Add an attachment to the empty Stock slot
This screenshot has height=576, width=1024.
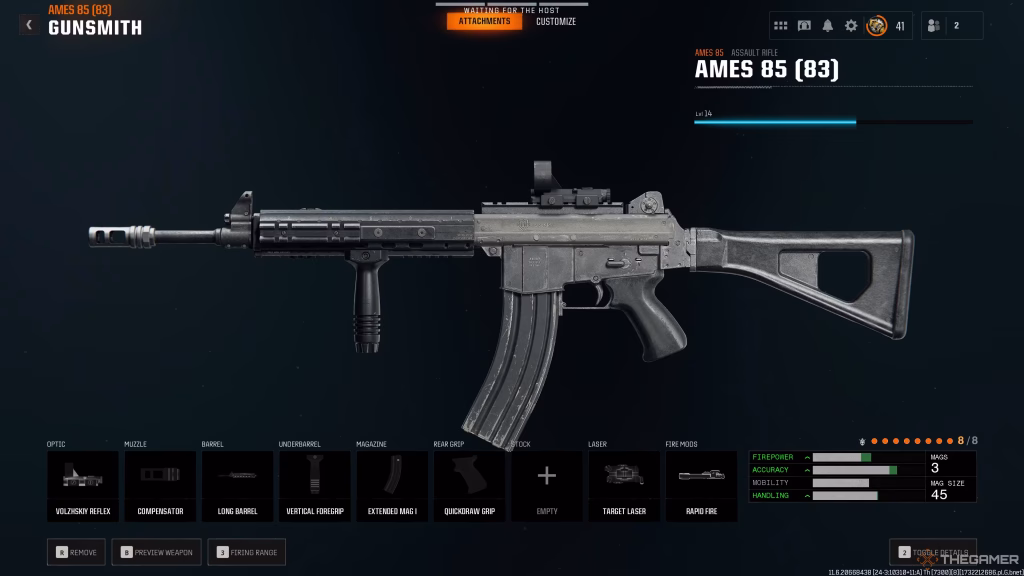(x=547, y=486)
